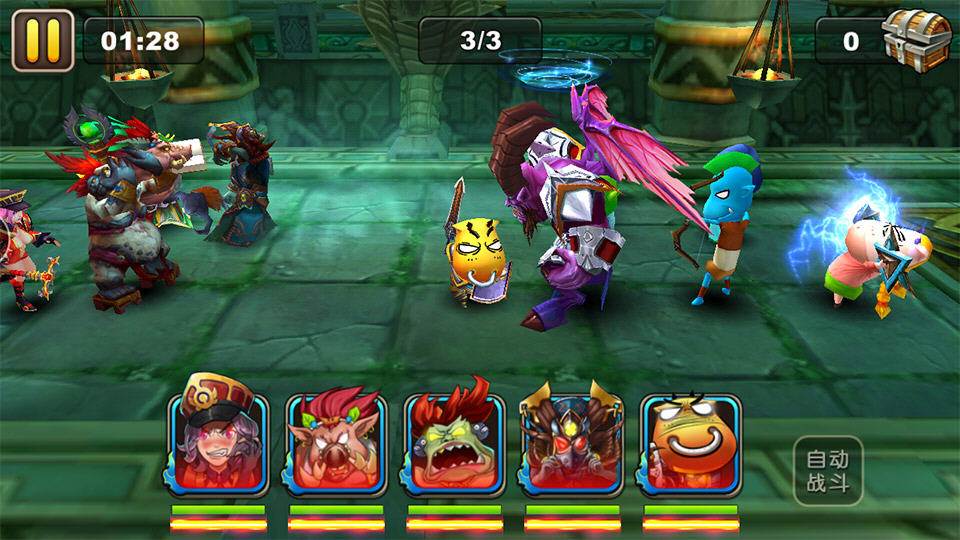Toggle the 自动战斗 auto-battle button
The width and height of the screenshot is (960, 540).
[827, 471]
